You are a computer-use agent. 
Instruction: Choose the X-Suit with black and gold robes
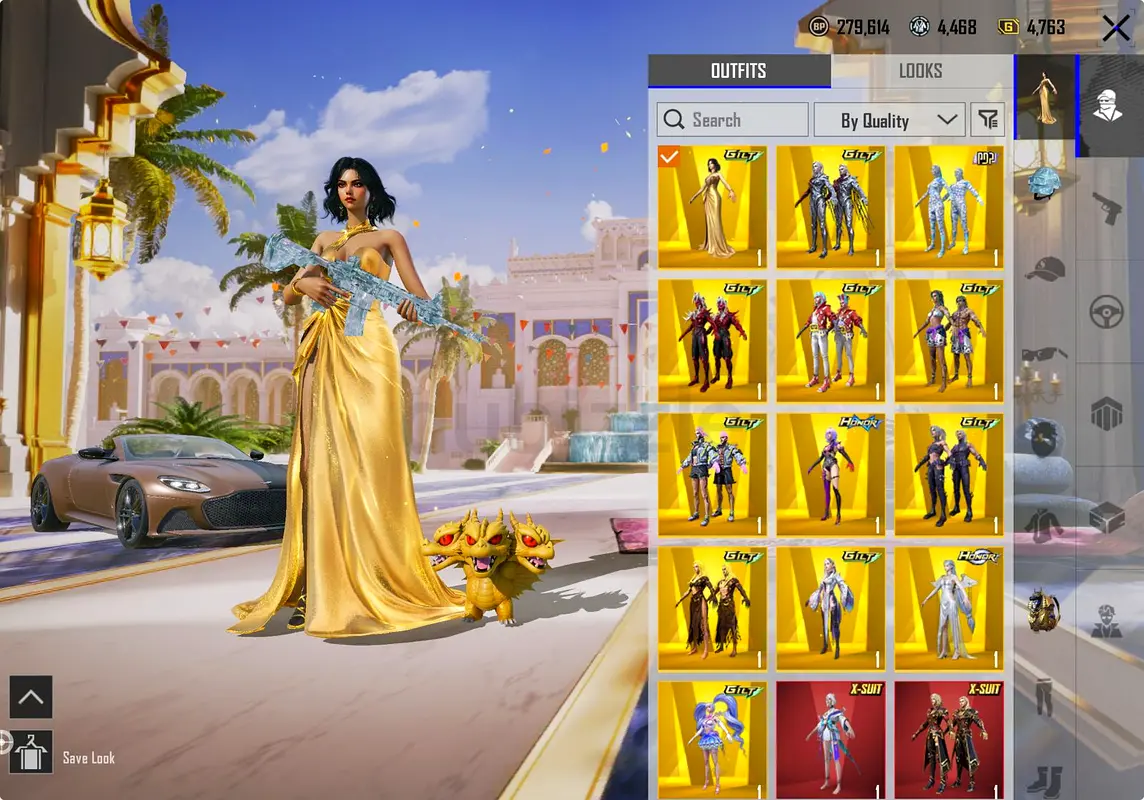[948, 740]
